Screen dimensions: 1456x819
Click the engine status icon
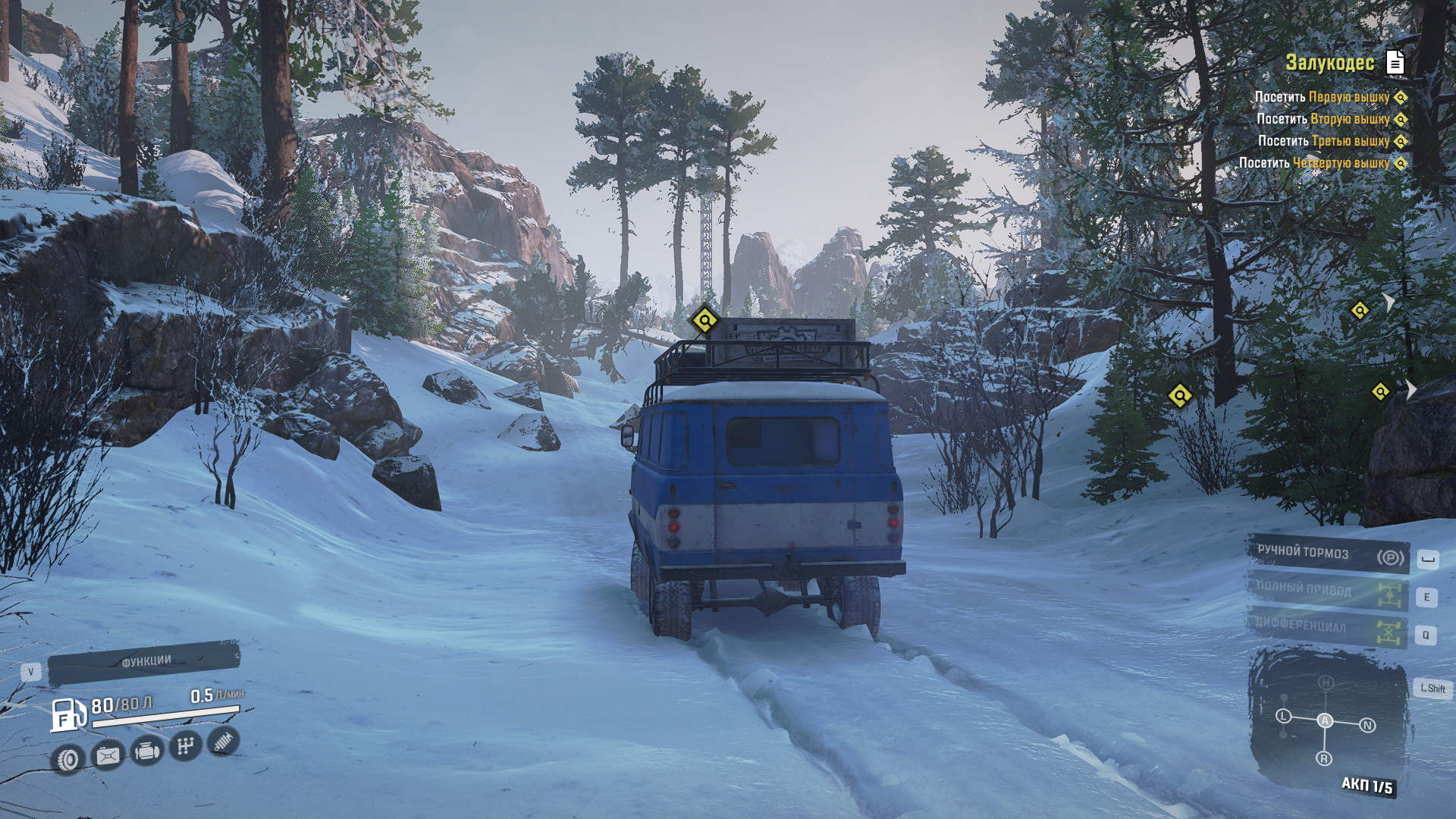pos(146,752)
